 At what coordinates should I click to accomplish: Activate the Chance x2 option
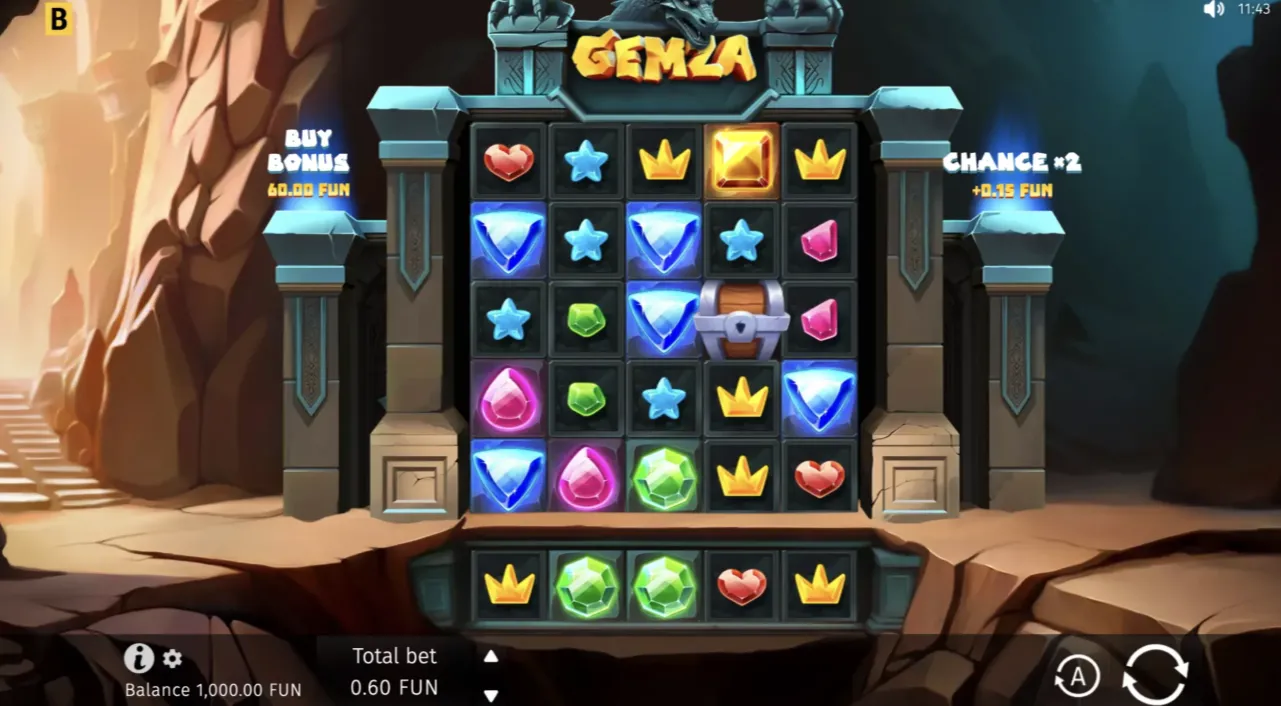click(1011, 172)
